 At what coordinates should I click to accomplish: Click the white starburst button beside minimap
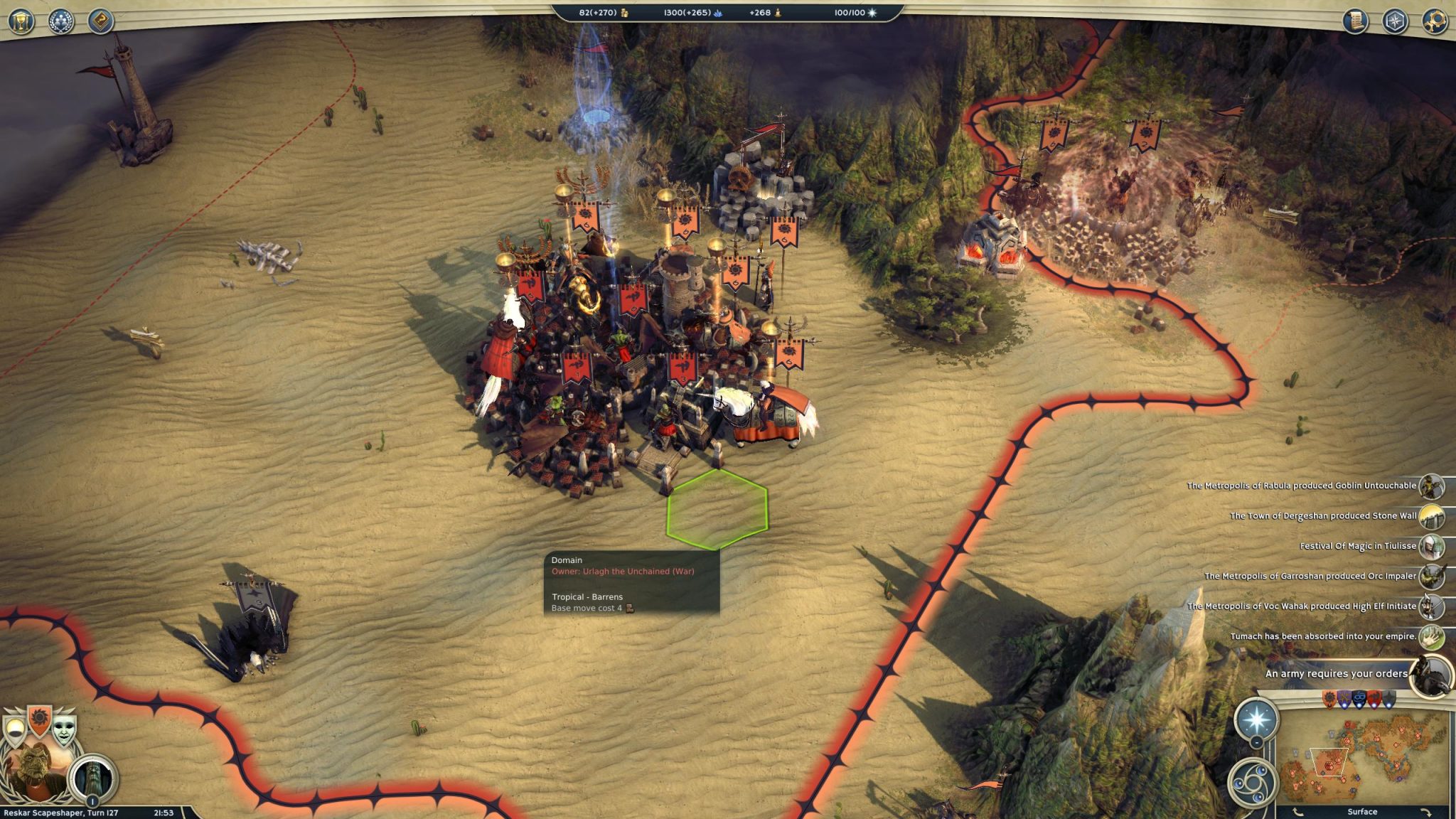pos(1256,720)
